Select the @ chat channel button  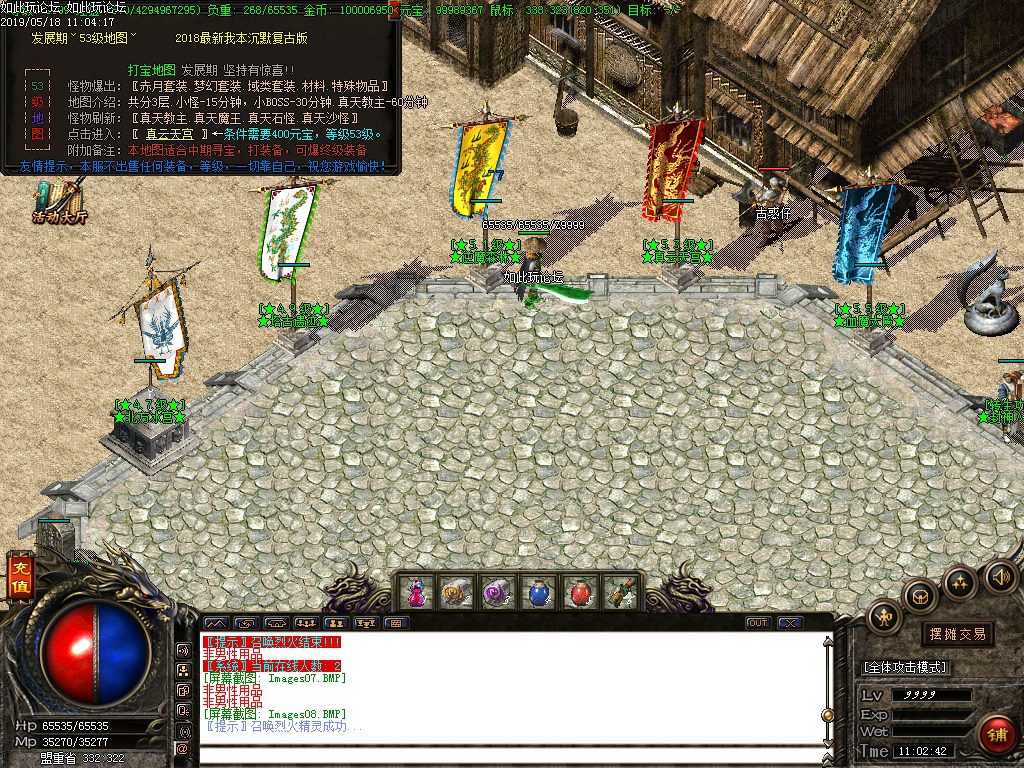click(x=183, y=748)
